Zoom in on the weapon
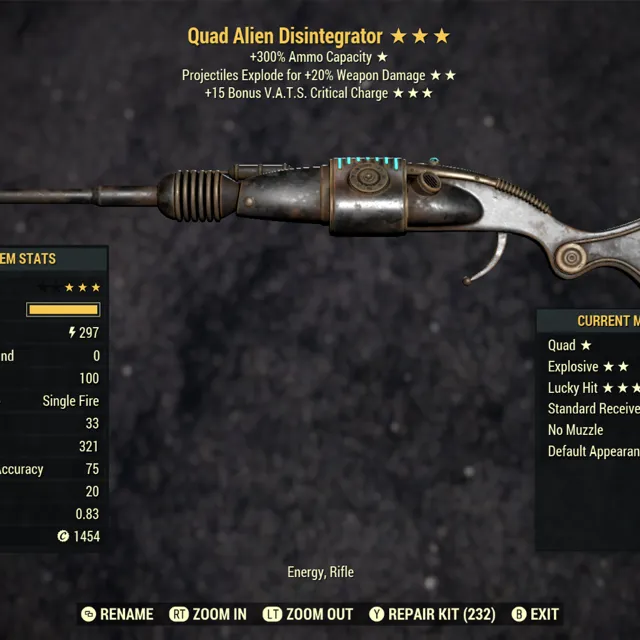640x640 pixels. click(x=208, y=614)
